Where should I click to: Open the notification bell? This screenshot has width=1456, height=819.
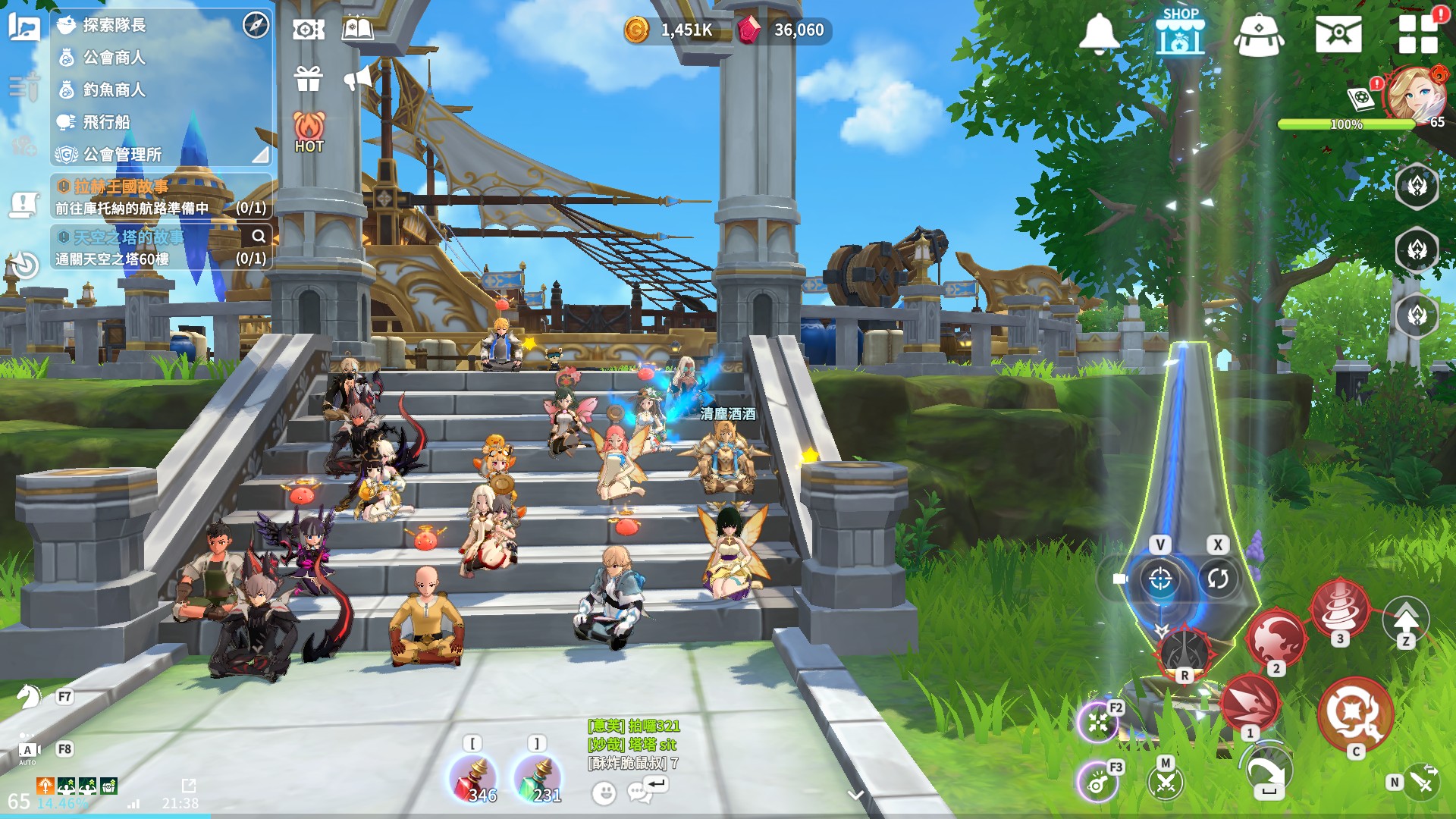click(x=1099, y=33)
